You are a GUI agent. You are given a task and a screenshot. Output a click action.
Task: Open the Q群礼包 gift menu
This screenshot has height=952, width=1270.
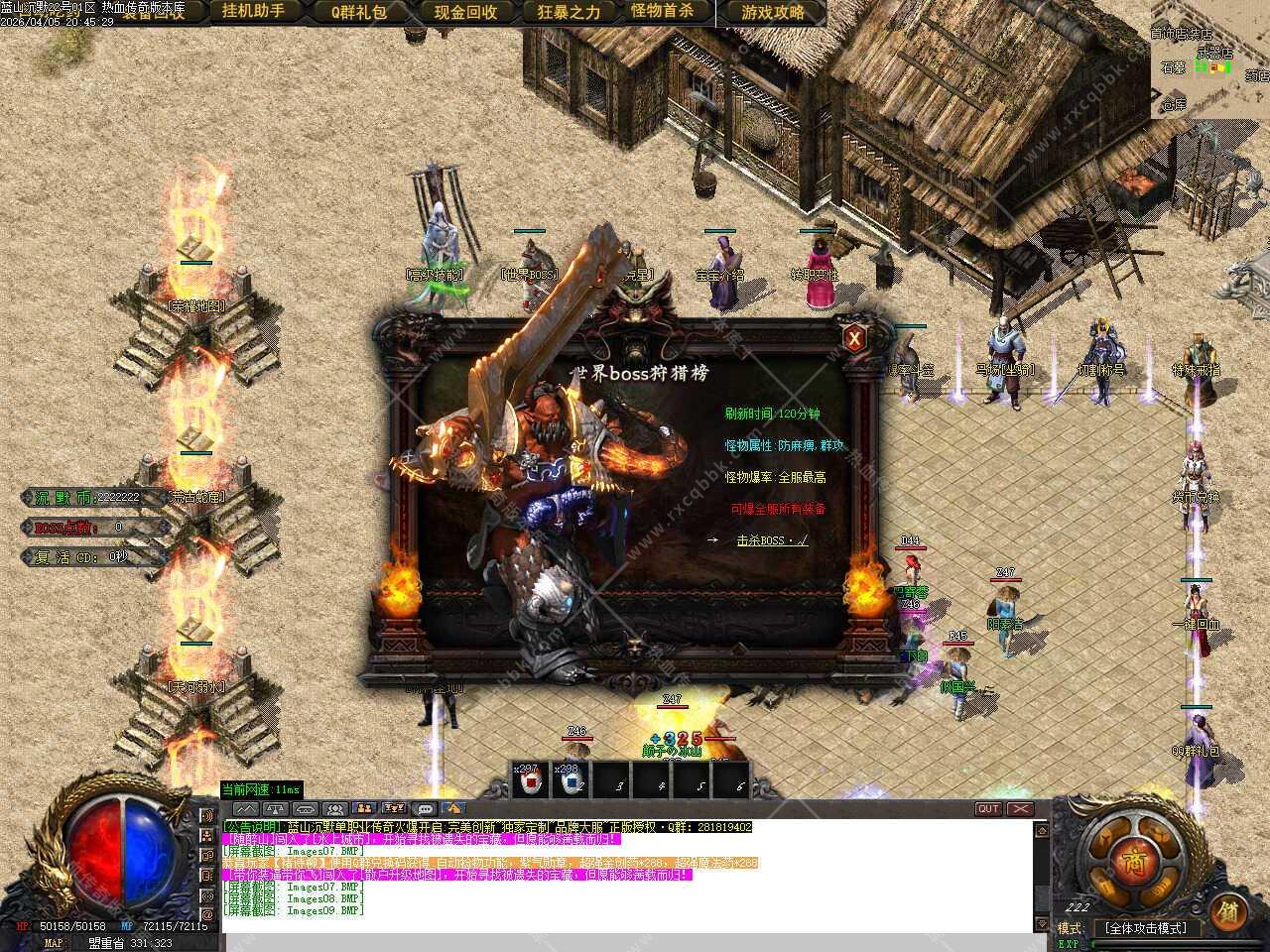359,12
